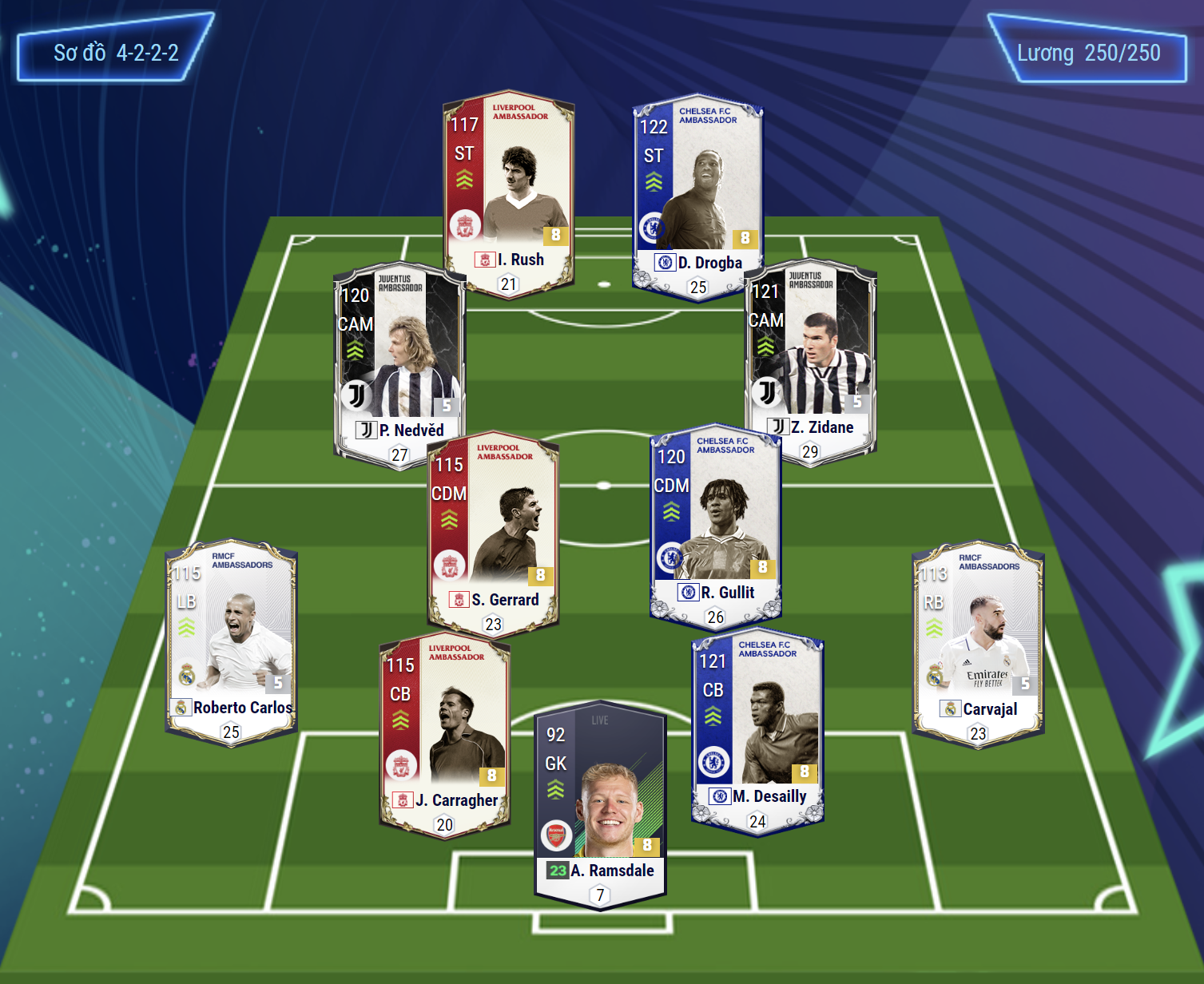Choose D. Drogba's striker card

(x=697, y=196)
